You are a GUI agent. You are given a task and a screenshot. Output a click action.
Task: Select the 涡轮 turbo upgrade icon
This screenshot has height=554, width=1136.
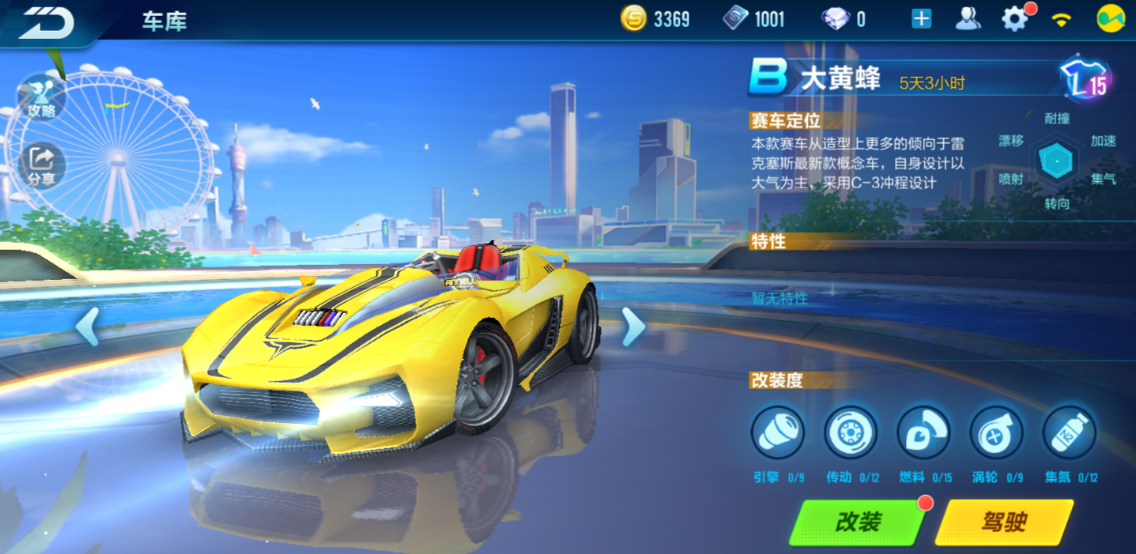[x=996, y=433]
